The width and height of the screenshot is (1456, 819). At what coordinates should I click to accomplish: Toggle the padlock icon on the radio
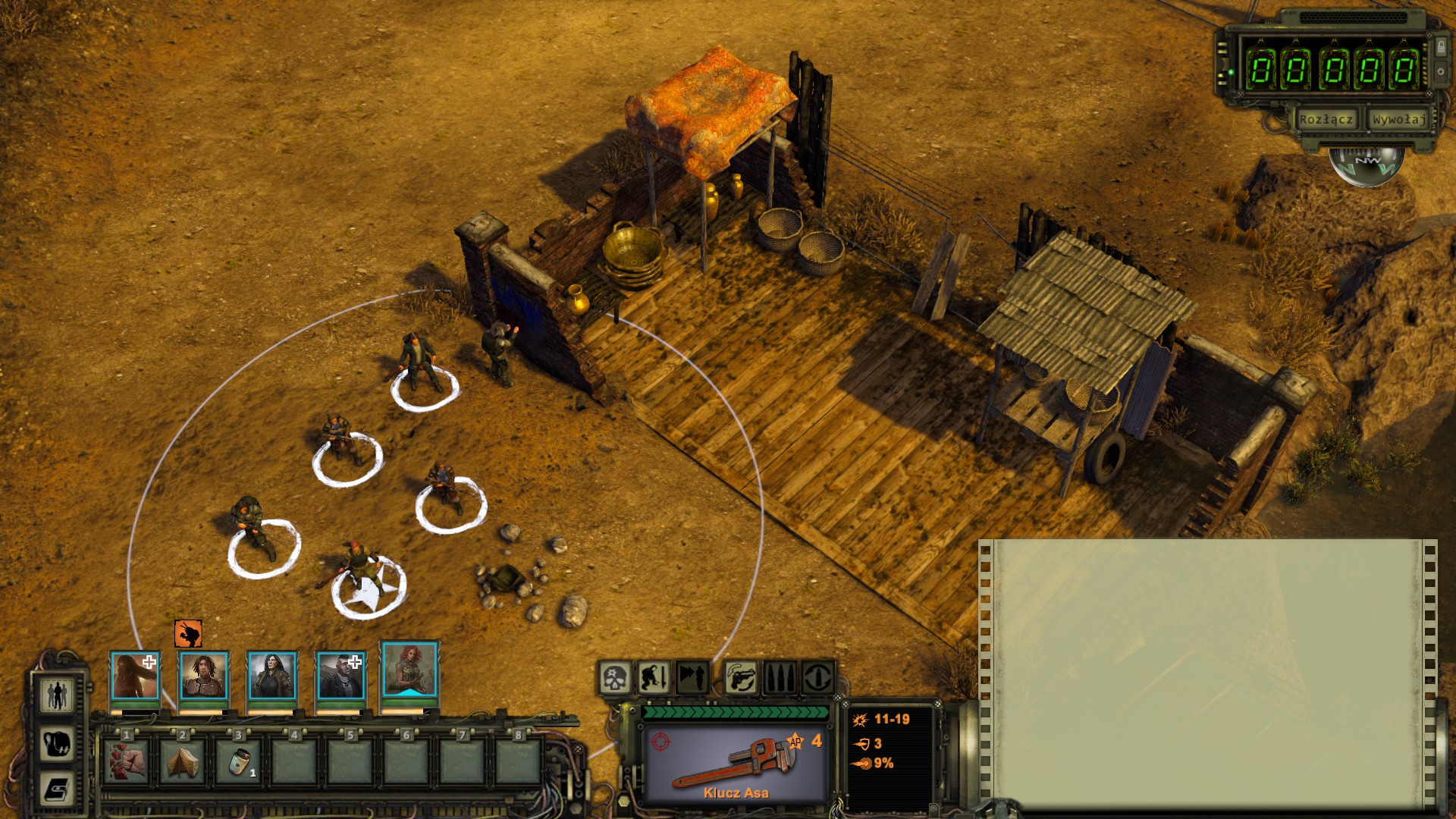1441,48
